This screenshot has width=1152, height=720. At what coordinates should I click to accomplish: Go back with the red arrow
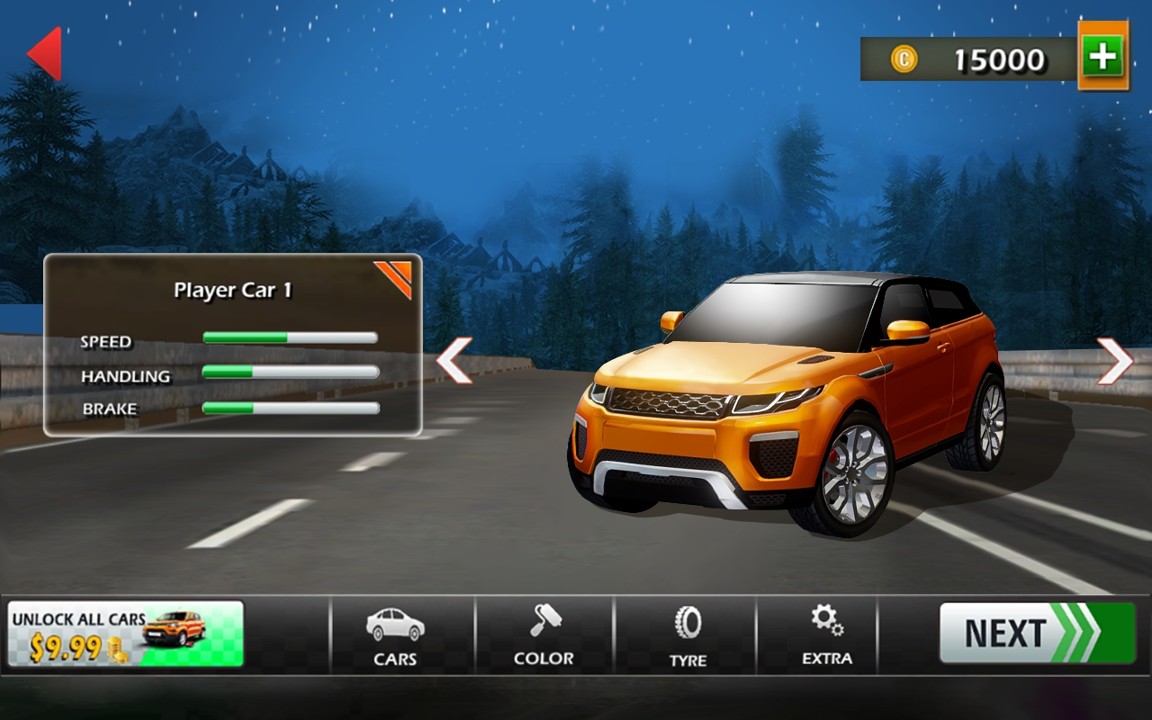[46, 53]
